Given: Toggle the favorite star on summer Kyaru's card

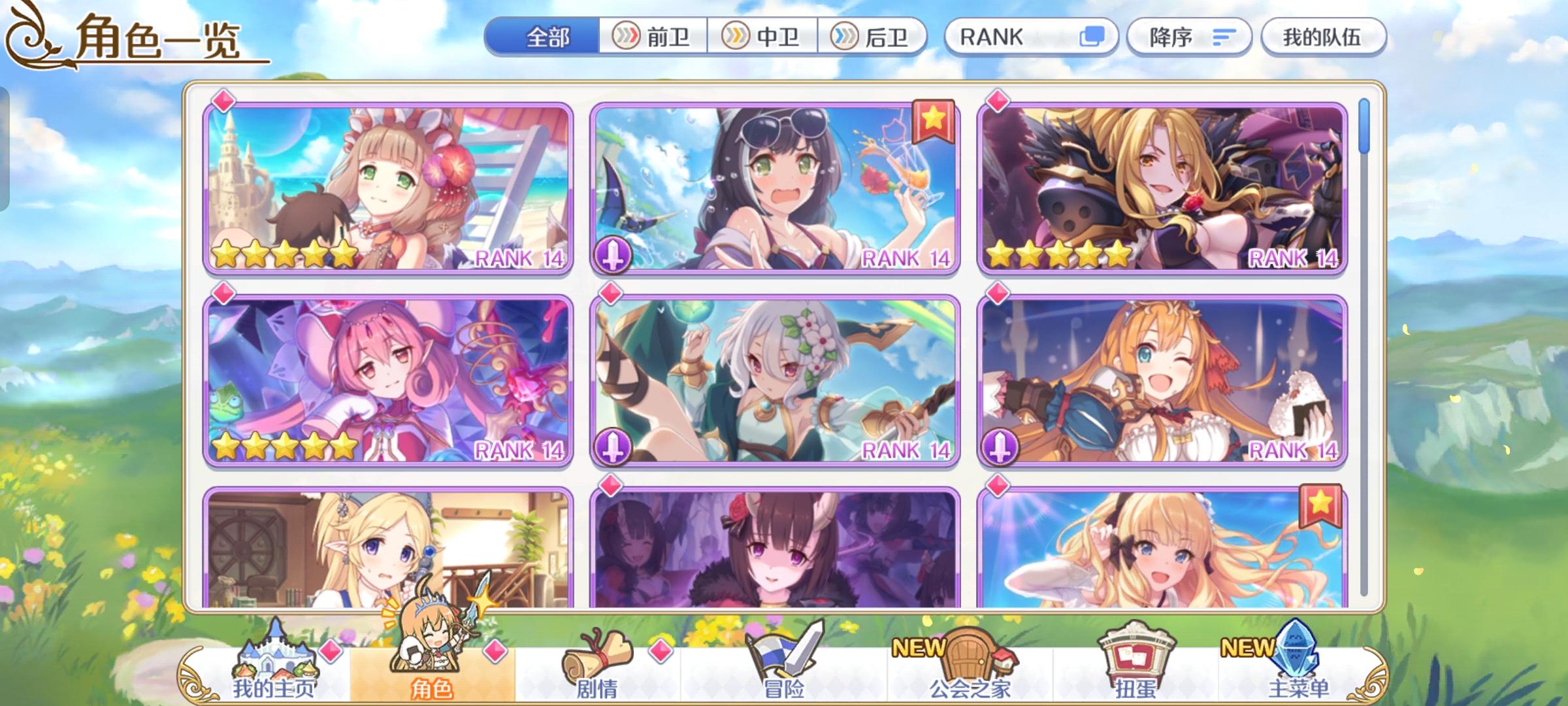Looking at the screenshot, I should (933, 120).
